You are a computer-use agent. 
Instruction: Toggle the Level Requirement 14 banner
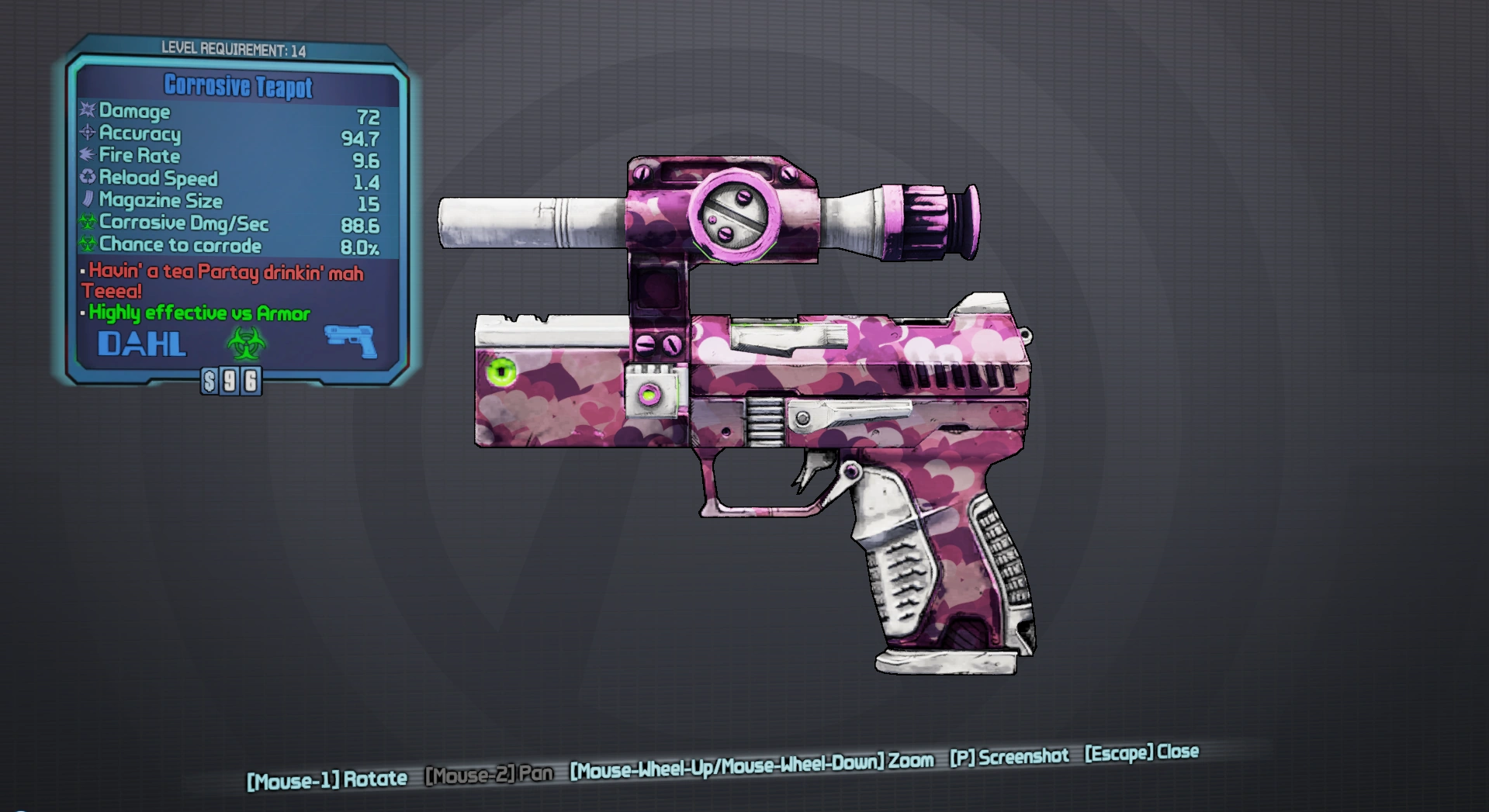[x=233, y=49]
